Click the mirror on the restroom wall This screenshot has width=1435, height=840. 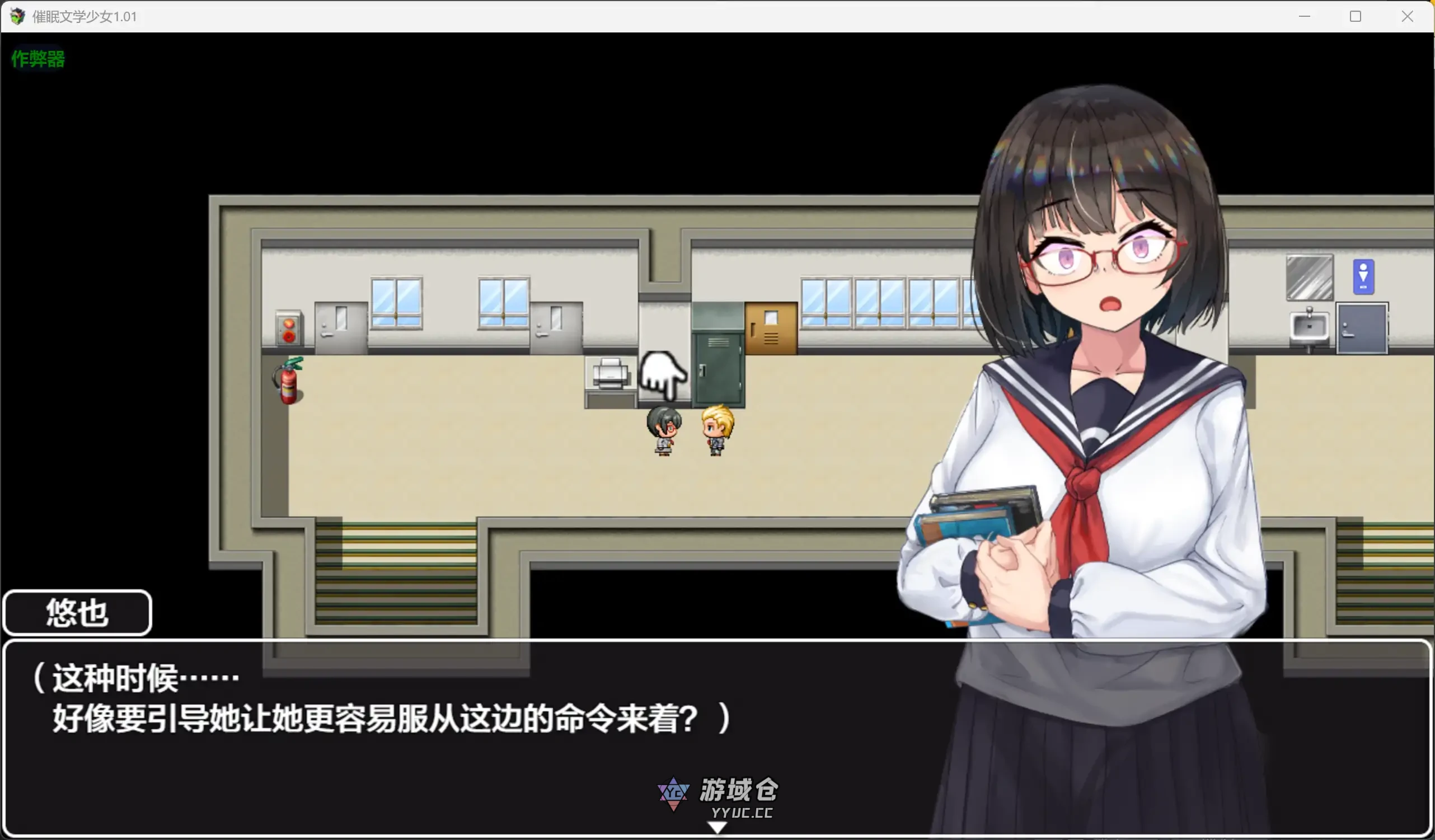point(1309,278)
